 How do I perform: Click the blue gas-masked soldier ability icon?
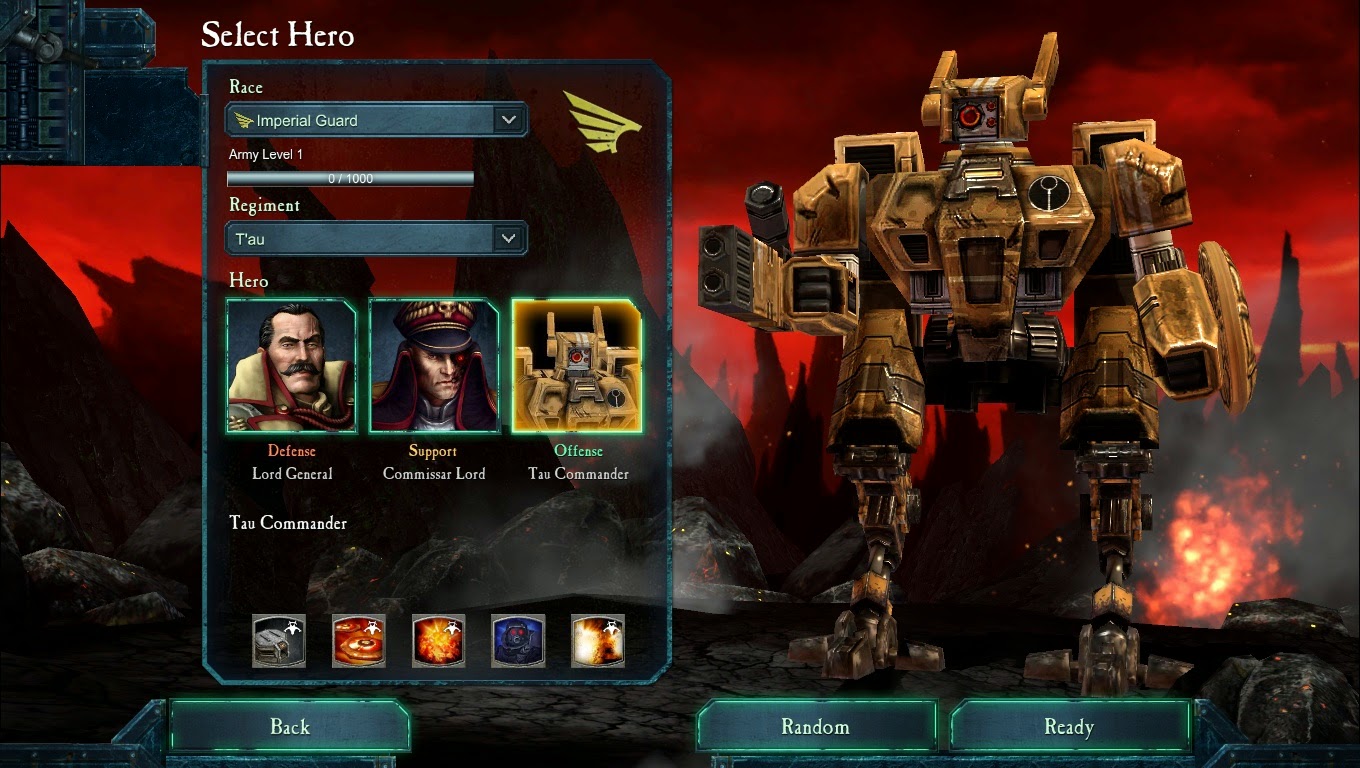click(518, 640)
